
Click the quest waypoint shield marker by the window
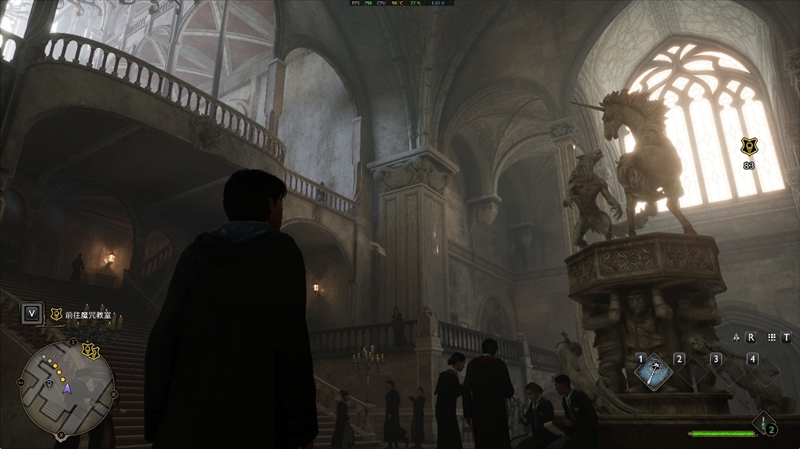click(x=747, y=146)
